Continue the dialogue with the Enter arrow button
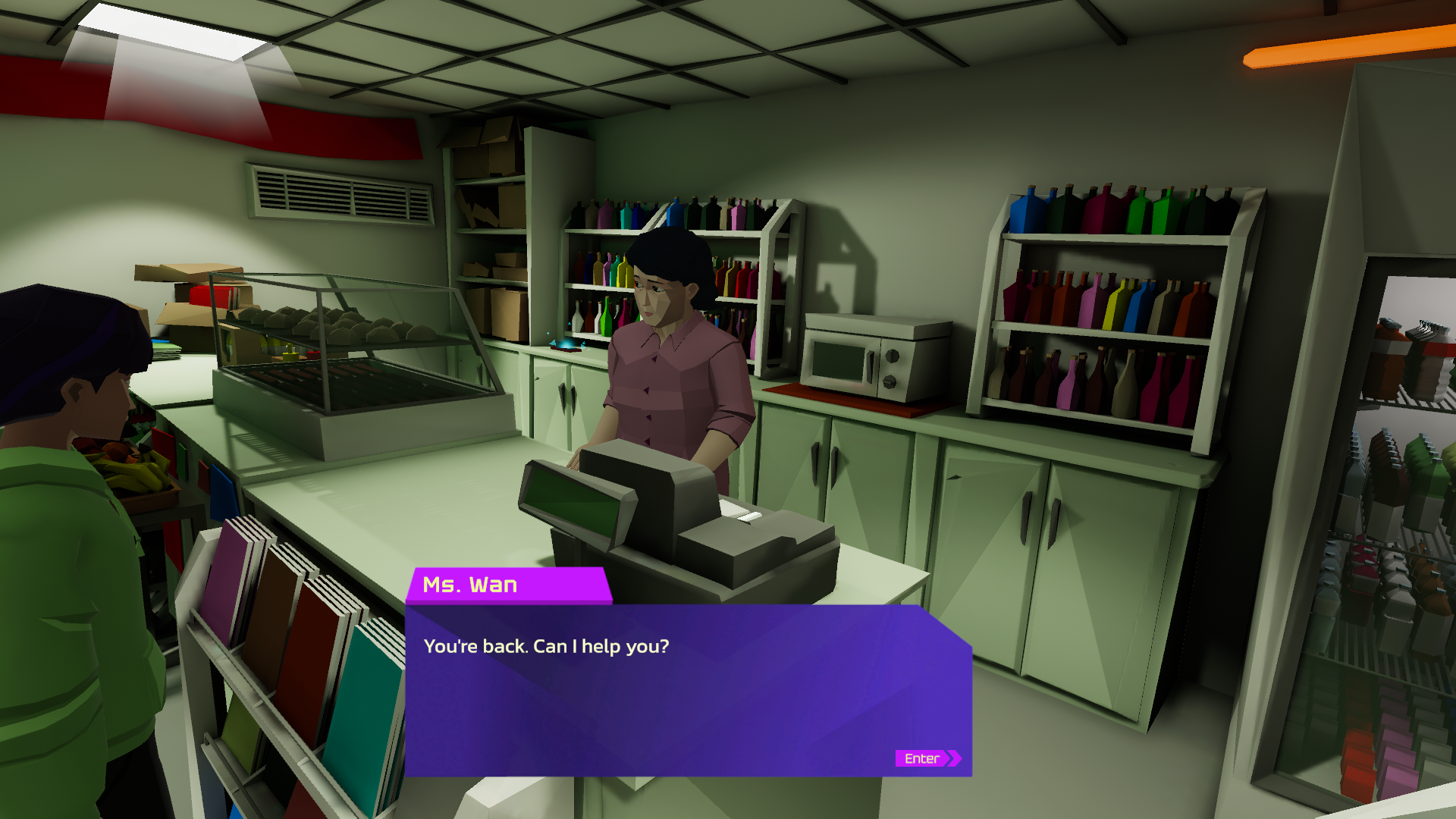Viewport: 1456px width, 819px height. tap(927, 758)
